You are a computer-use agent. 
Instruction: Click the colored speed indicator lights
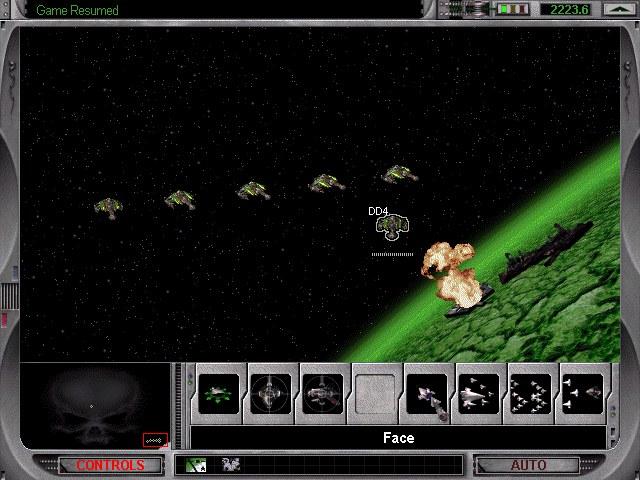pos(514,10)
